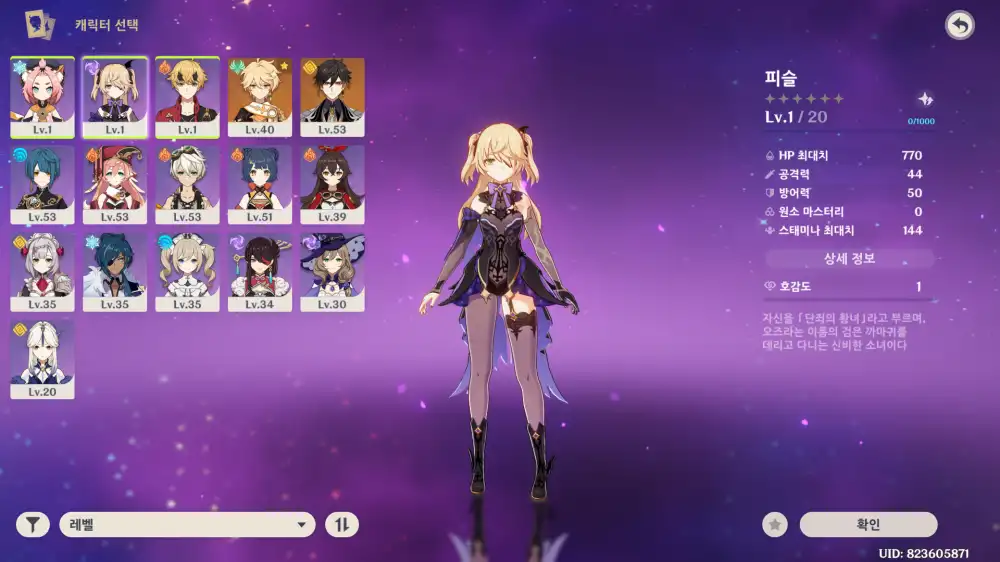This screenshot has height=562, width=1000.
Task: Open the character filter funnel button
Action: pos(32,524)
